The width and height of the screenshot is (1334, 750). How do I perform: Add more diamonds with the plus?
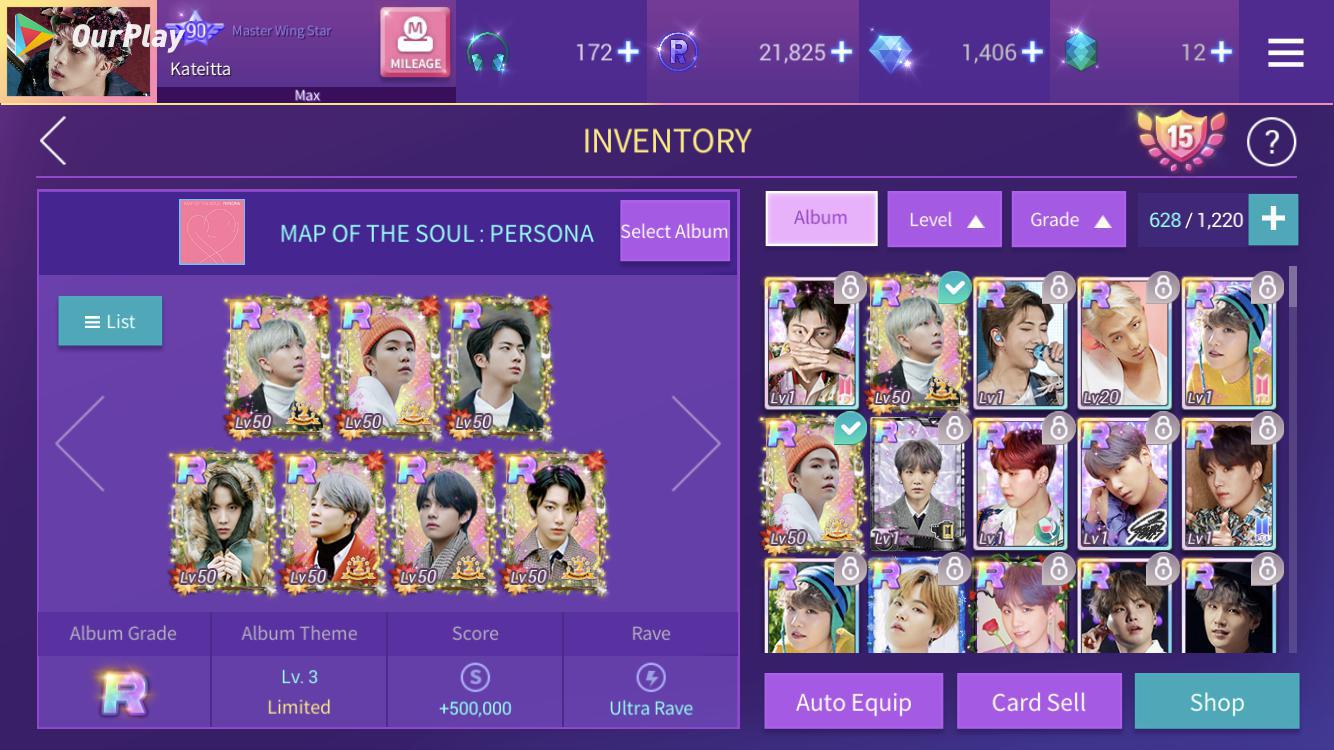point(1031,52)
